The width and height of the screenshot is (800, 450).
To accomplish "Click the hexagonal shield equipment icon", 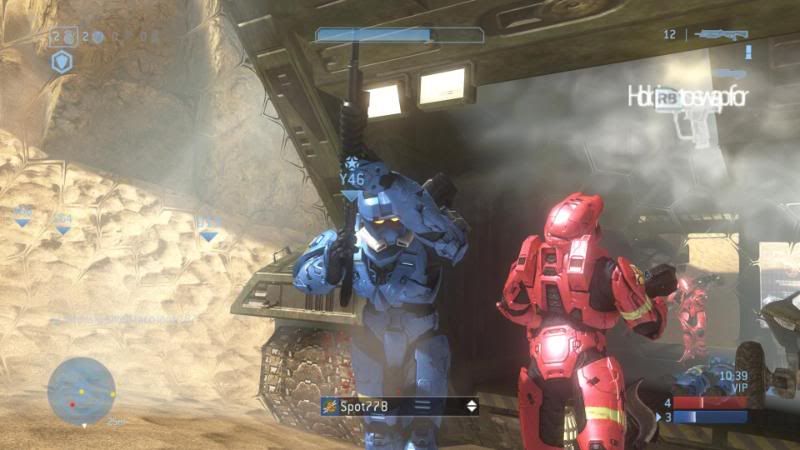I will (62, 62).
